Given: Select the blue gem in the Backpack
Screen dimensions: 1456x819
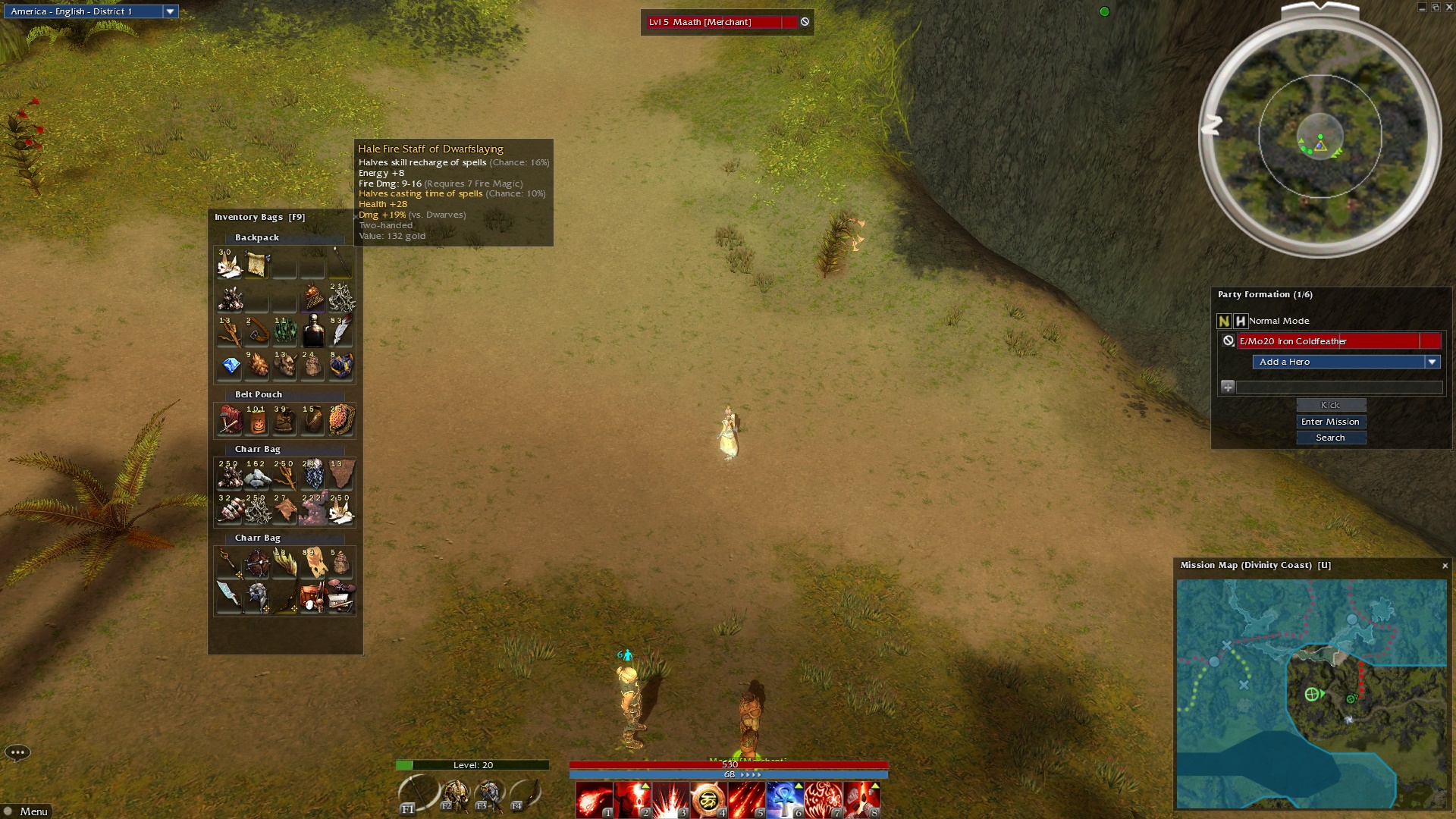Looking at the screenshot, I should 231,366.
